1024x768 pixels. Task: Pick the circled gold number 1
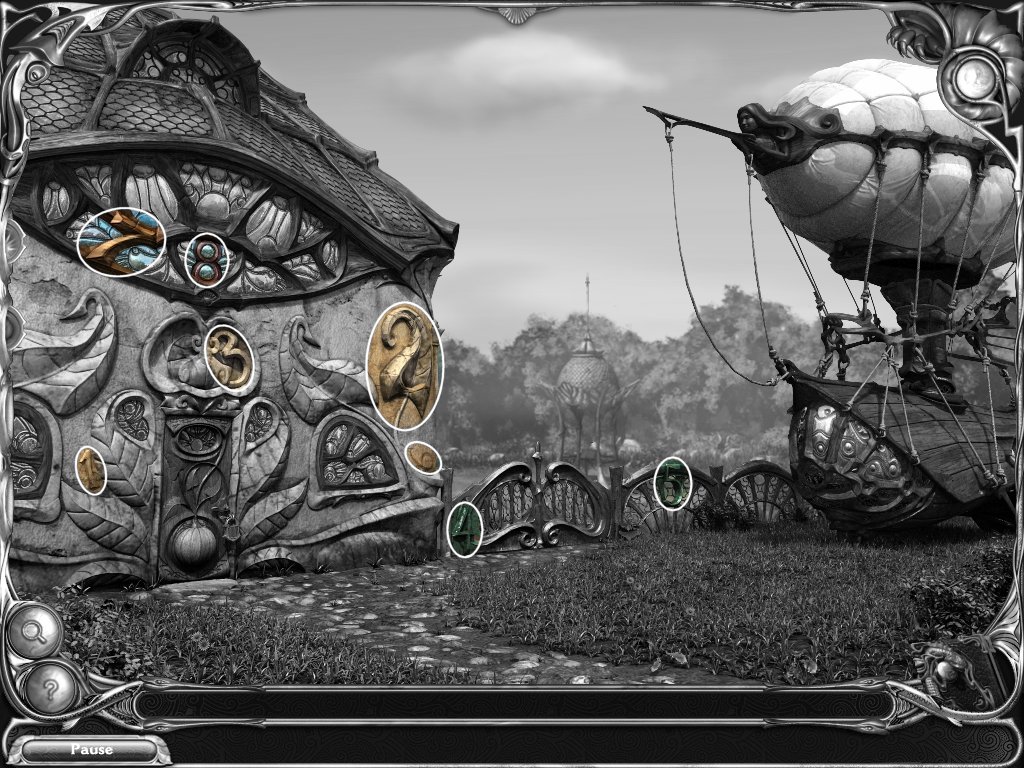coord(91,469)
